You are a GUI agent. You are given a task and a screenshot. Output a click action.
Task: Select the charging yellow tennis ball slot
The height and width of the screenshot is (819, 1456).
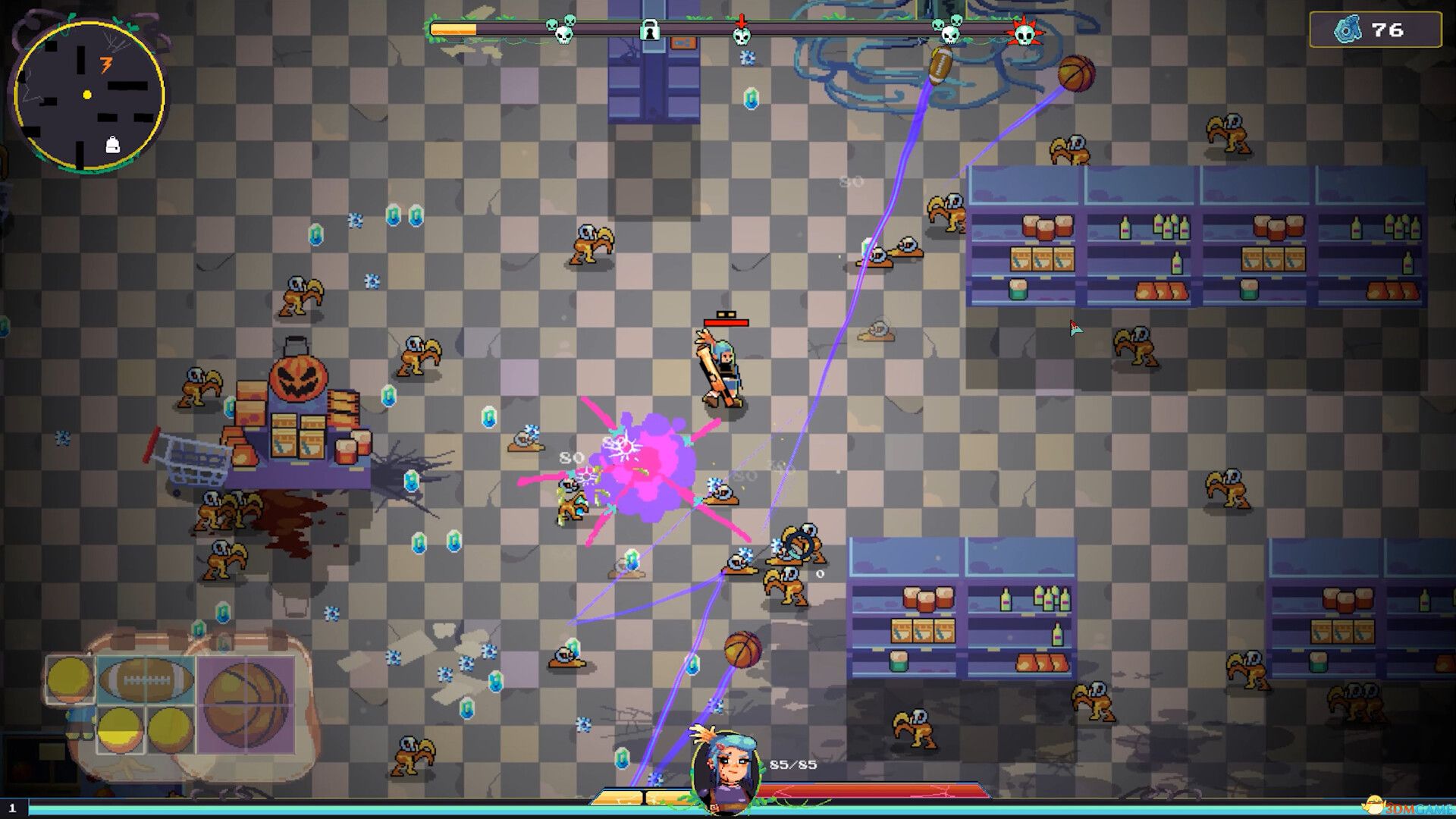point(121,730)
